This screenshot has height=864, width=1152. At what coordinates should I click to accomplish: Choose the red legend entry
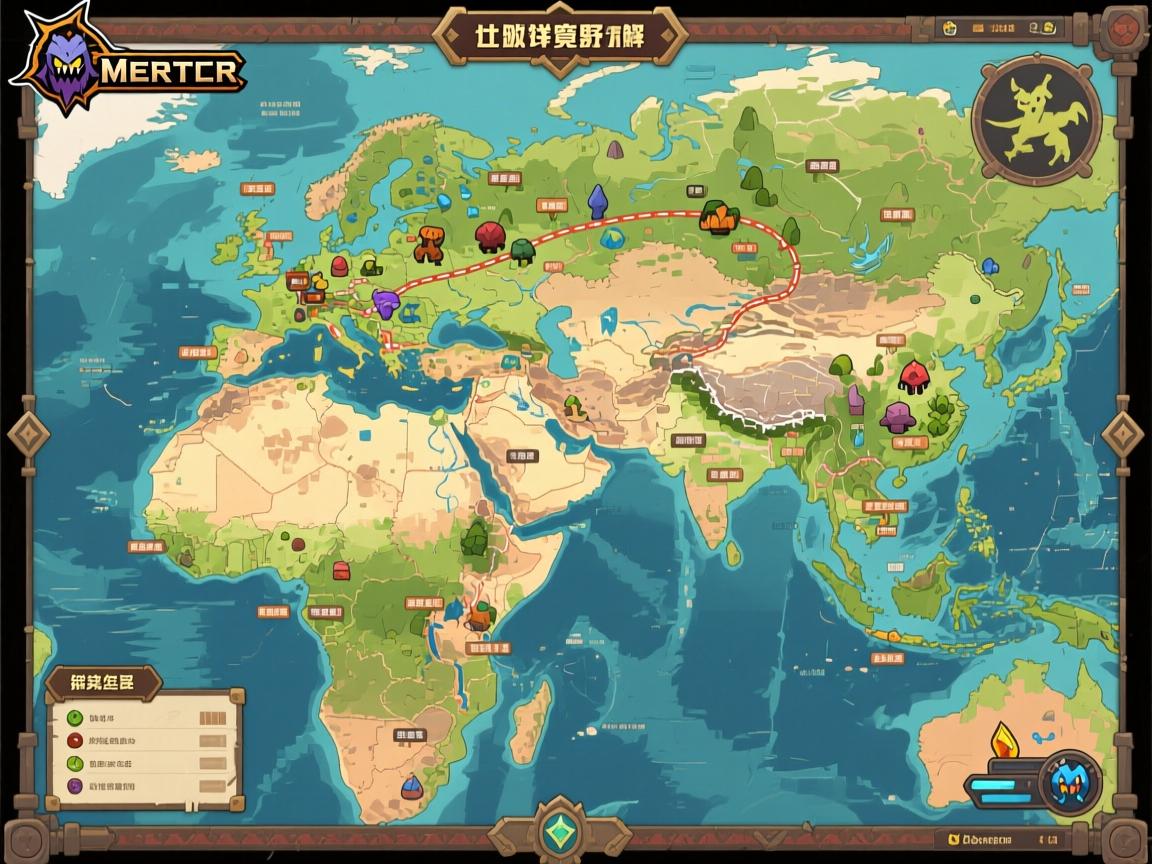(74, 741)
